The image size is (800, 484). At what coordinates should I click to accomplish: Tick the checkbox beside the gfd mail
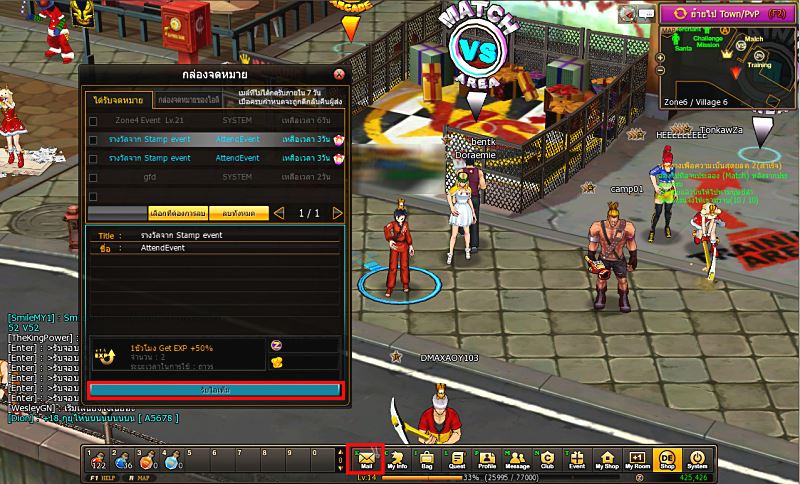[93, 177]
